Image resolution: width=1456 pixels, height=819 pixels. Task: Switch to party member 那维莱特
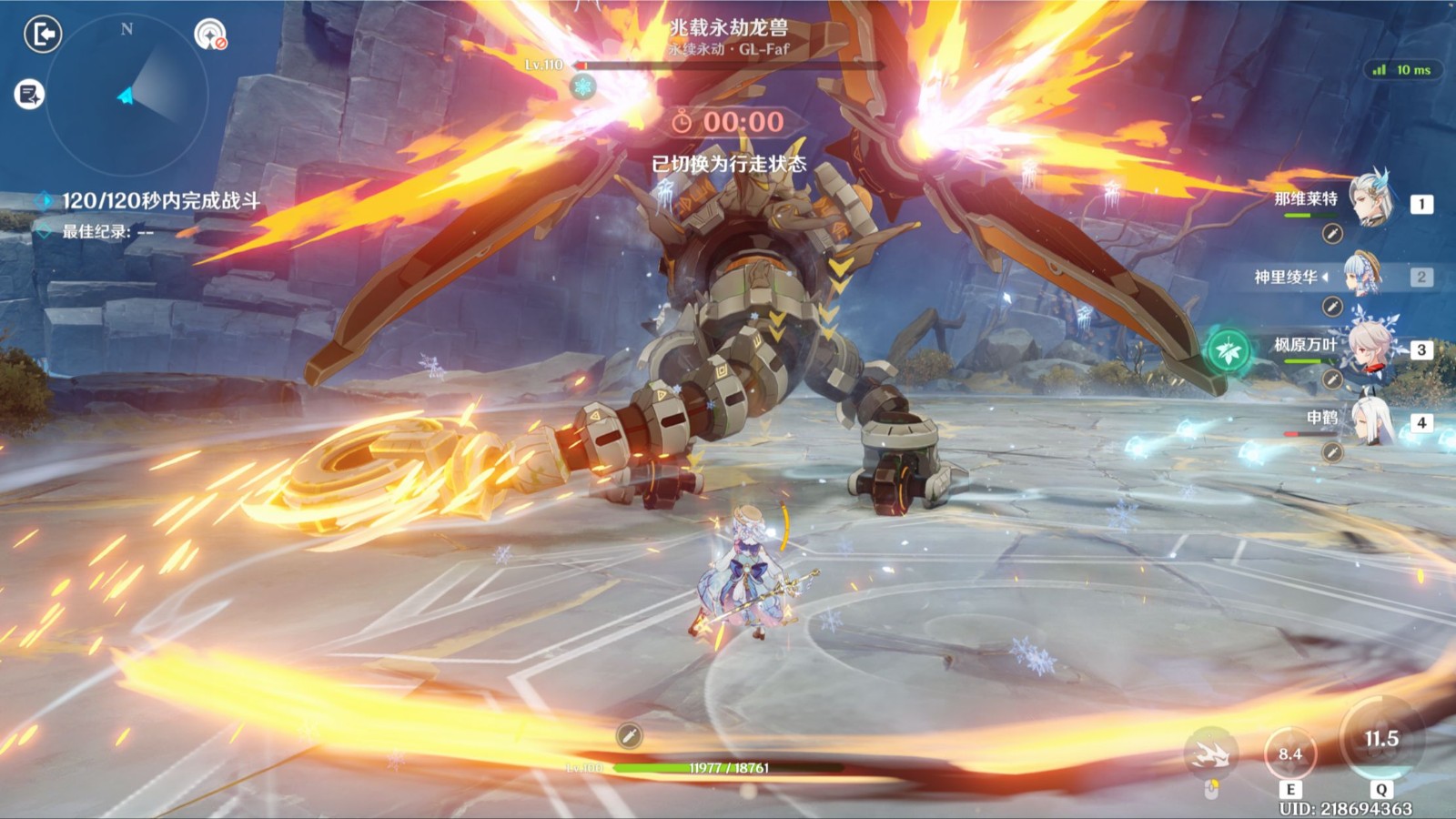(1370, 199)
